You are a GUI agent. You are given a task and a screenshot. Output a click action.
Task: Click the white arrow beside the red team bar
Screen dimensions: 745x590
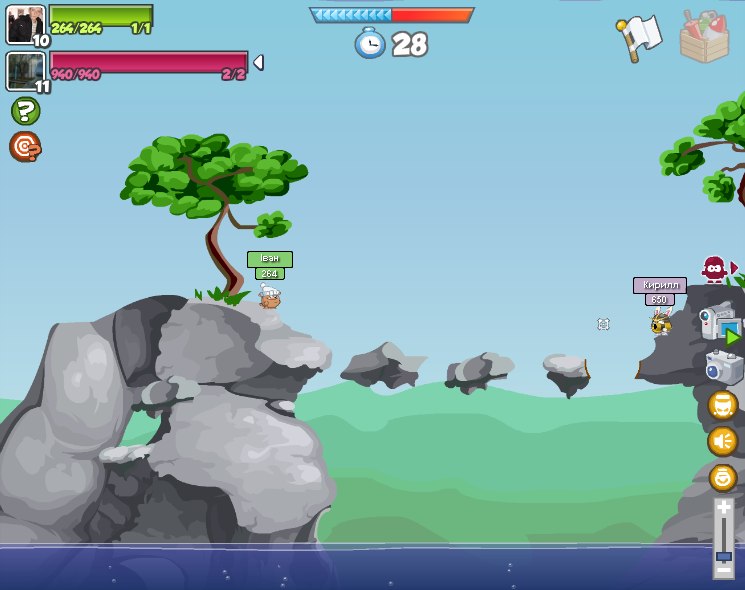click(258, 62)
